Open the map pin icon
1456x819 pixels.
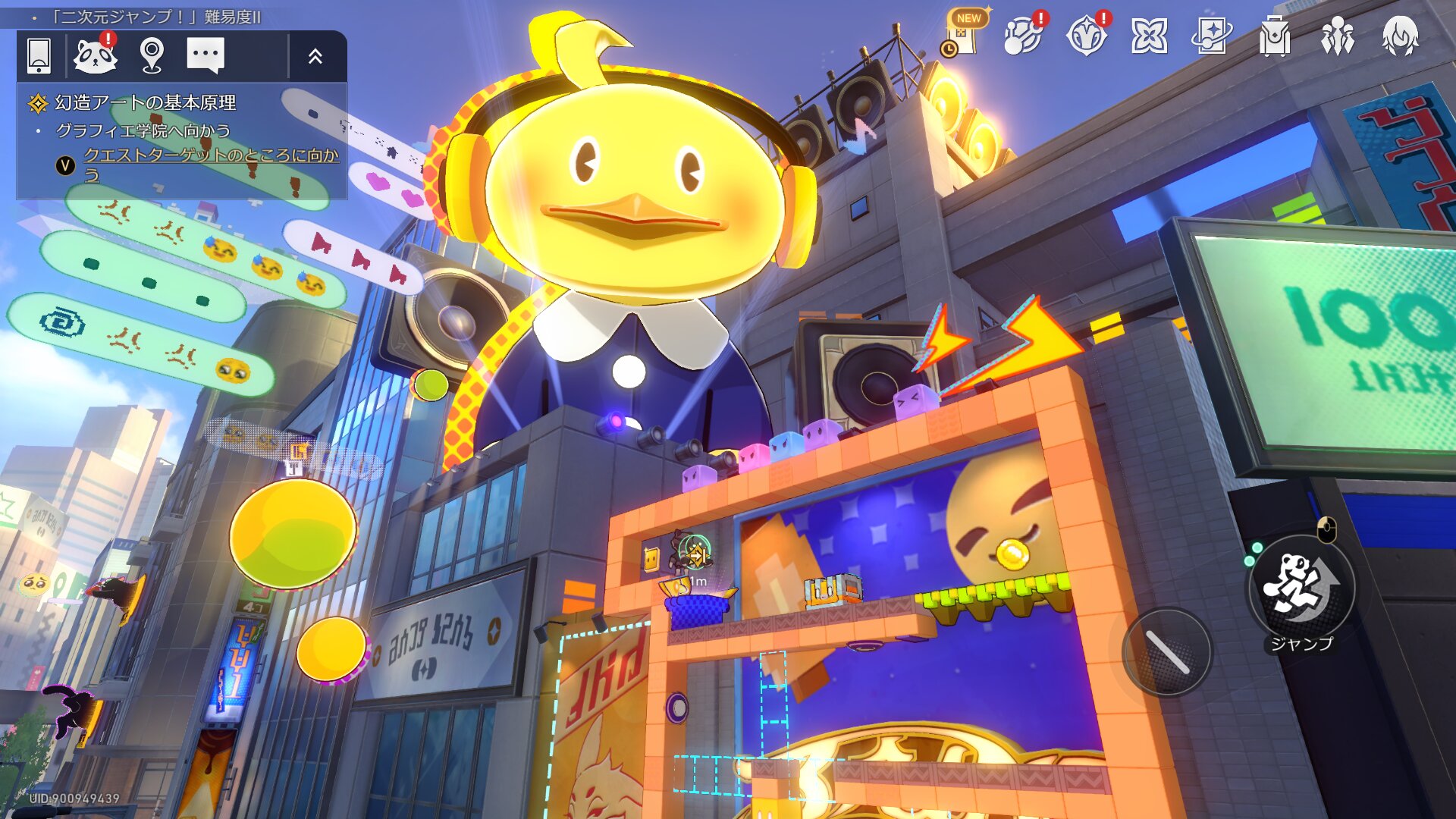click(152, 55)
